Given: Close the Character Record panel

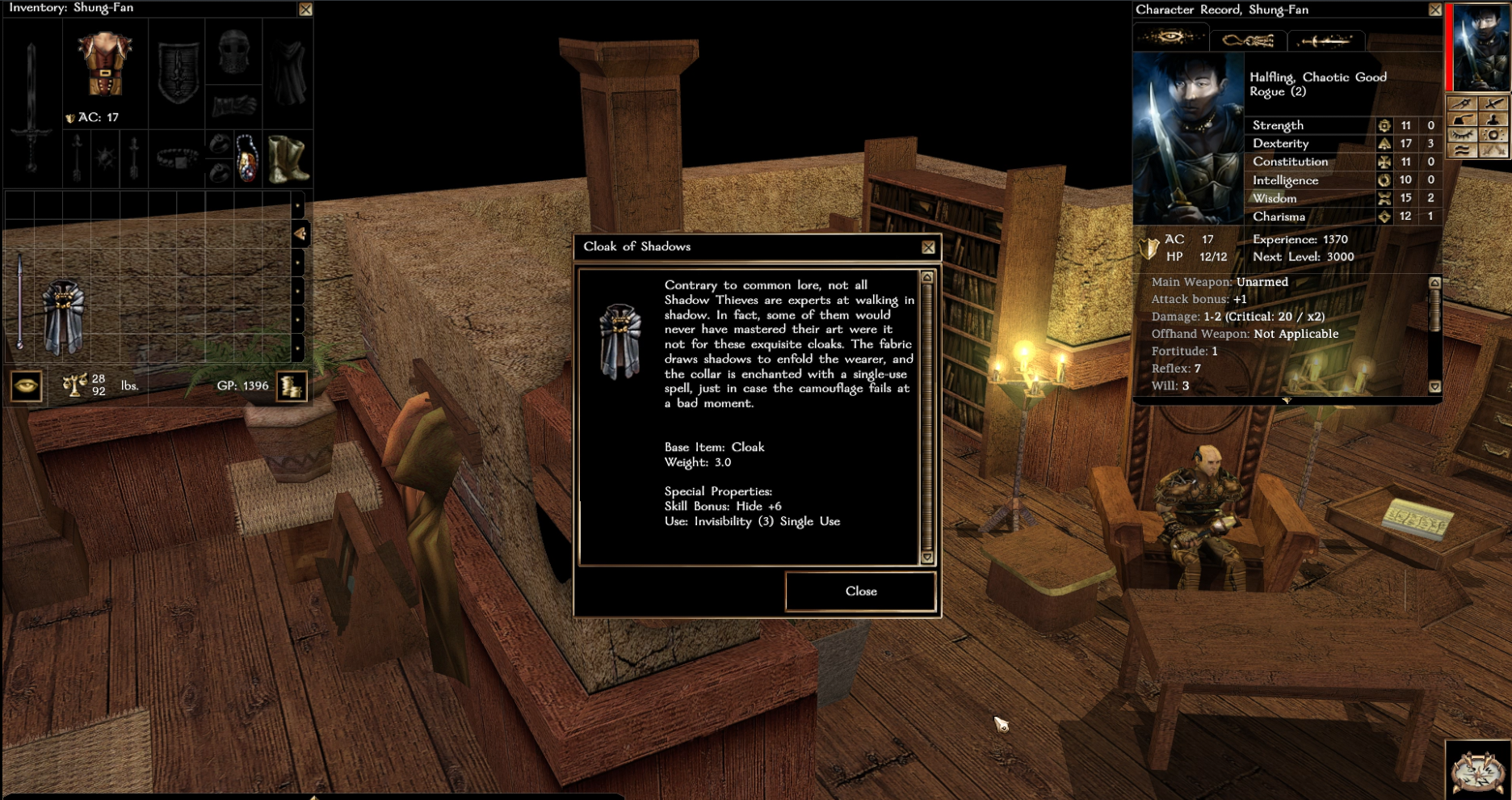Looking at the screenshot, I should [x=1434, y=10].
